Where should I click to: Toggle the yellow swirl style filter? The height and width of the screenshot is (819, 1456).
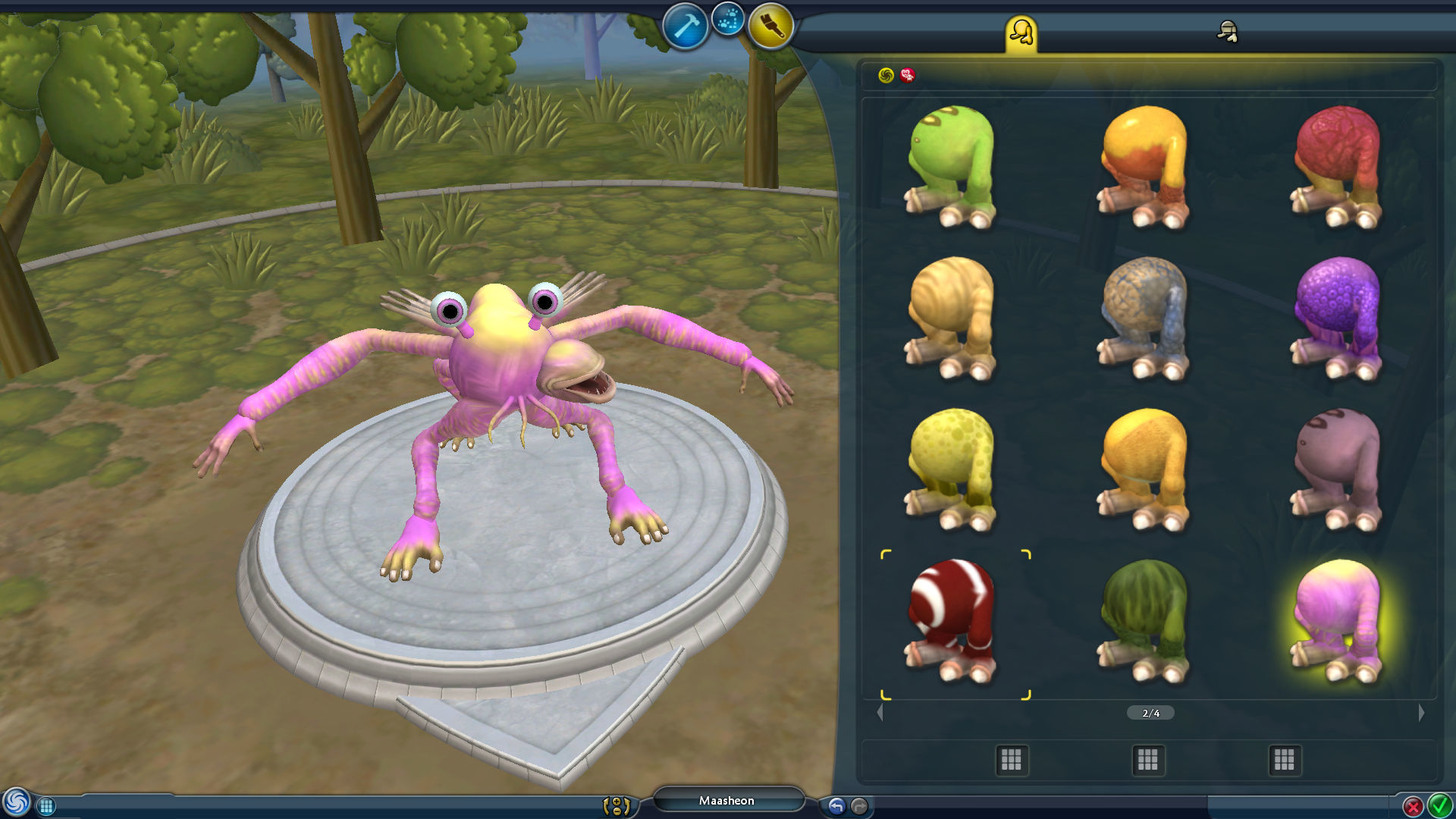(x=886, y=75)
